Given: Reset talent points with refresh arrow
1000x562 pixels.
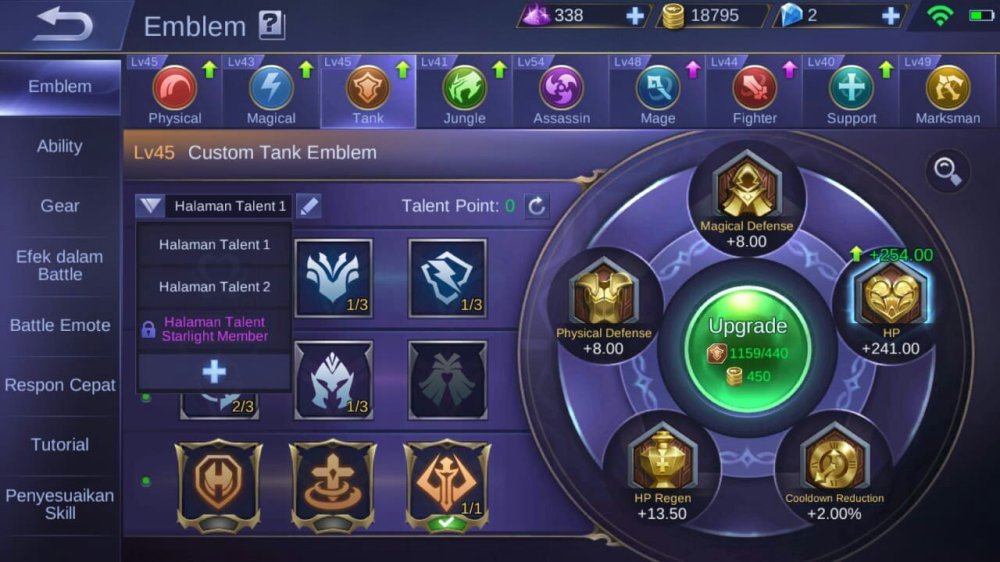Looking at the screenshot, I should 537,206.
